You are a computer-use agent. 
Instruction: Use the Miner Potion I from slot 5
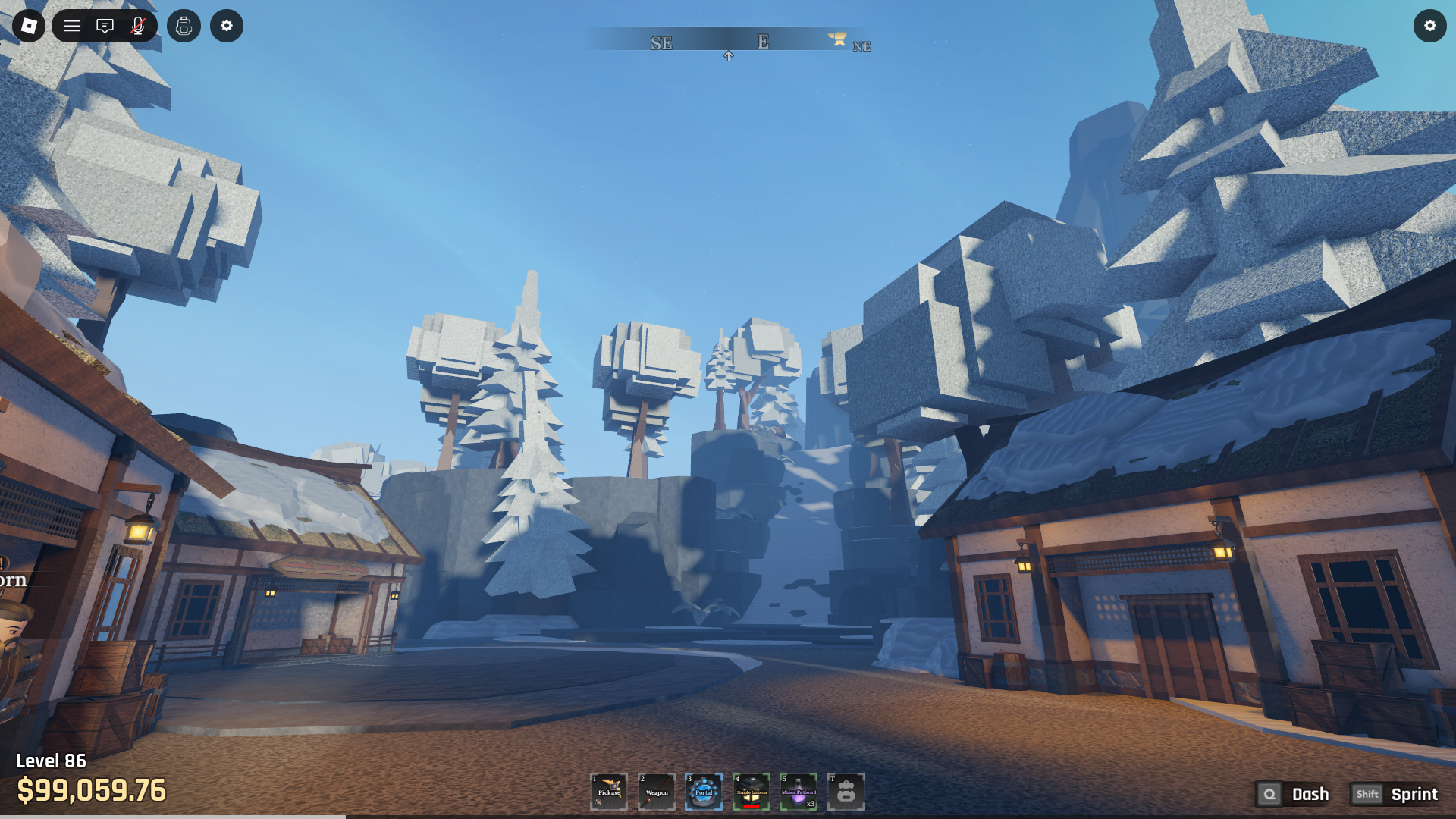click(799, 791)
